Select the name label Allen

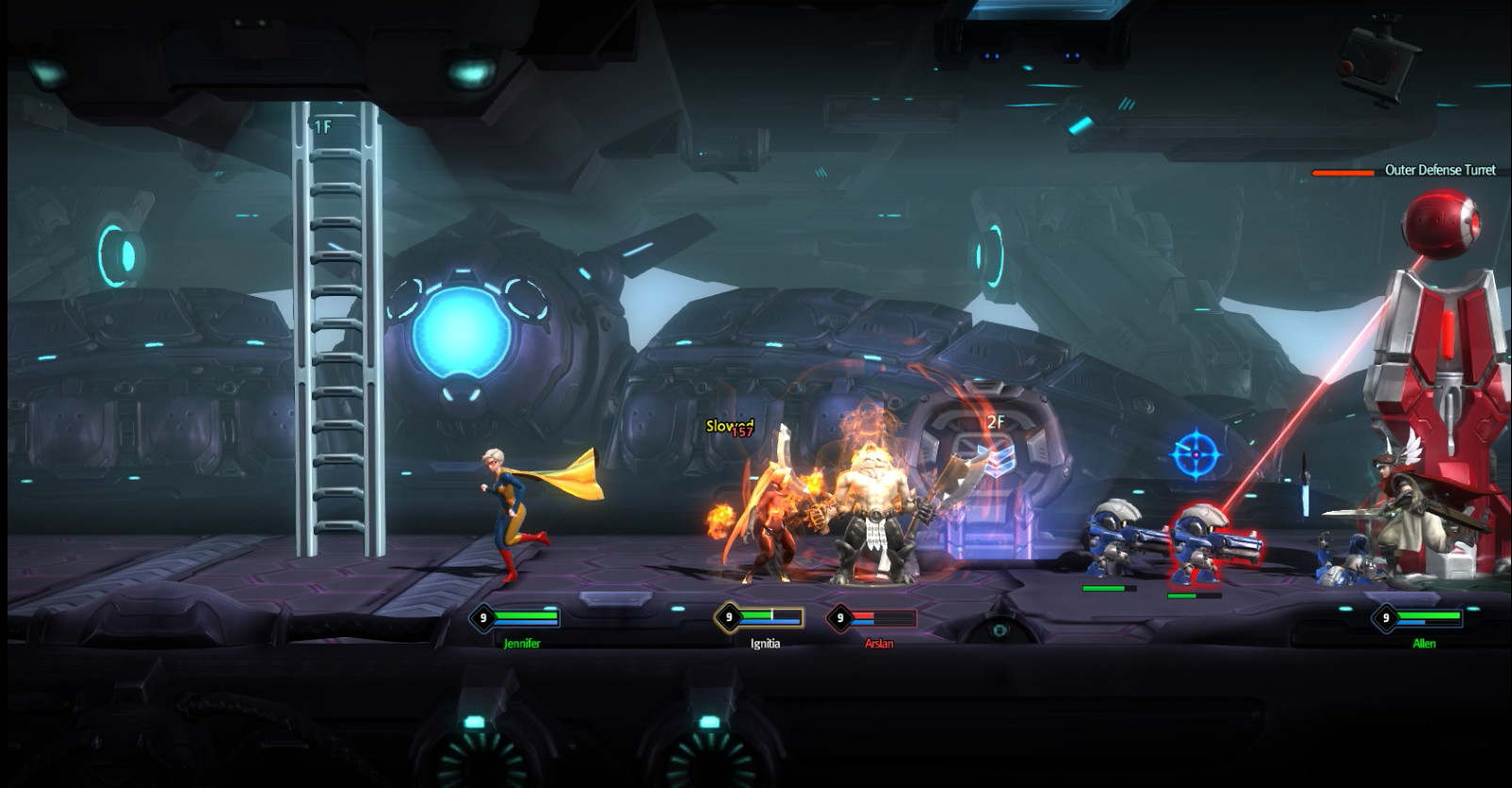[1423, 644]
